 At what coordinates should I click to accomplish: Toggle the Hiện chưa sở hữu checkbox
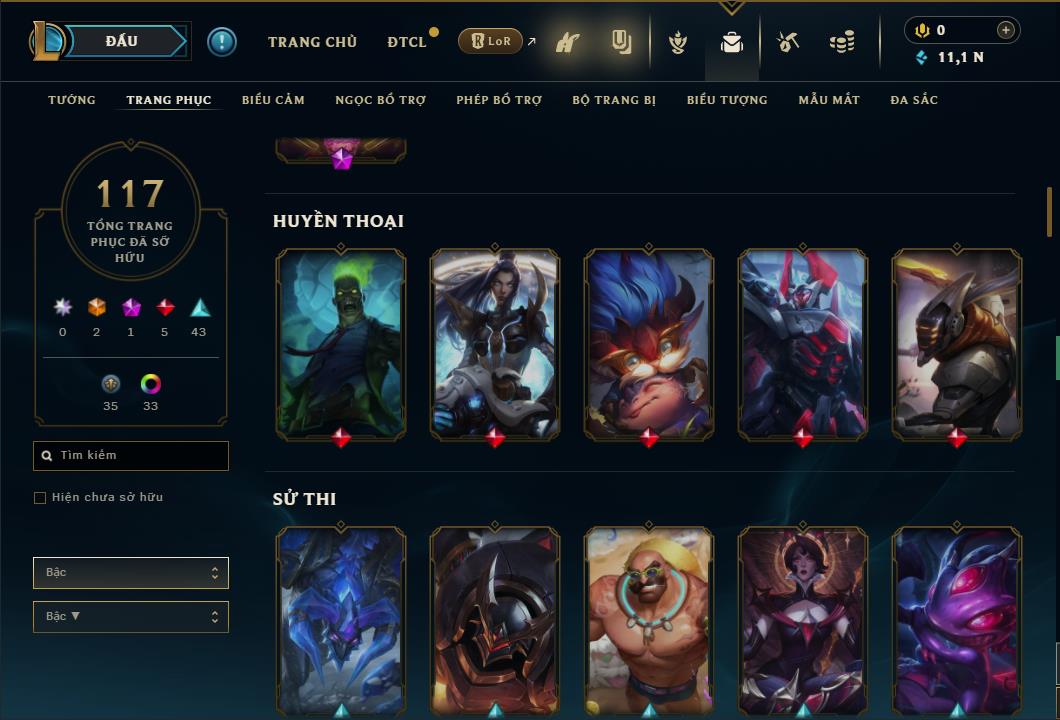(40, 498)
